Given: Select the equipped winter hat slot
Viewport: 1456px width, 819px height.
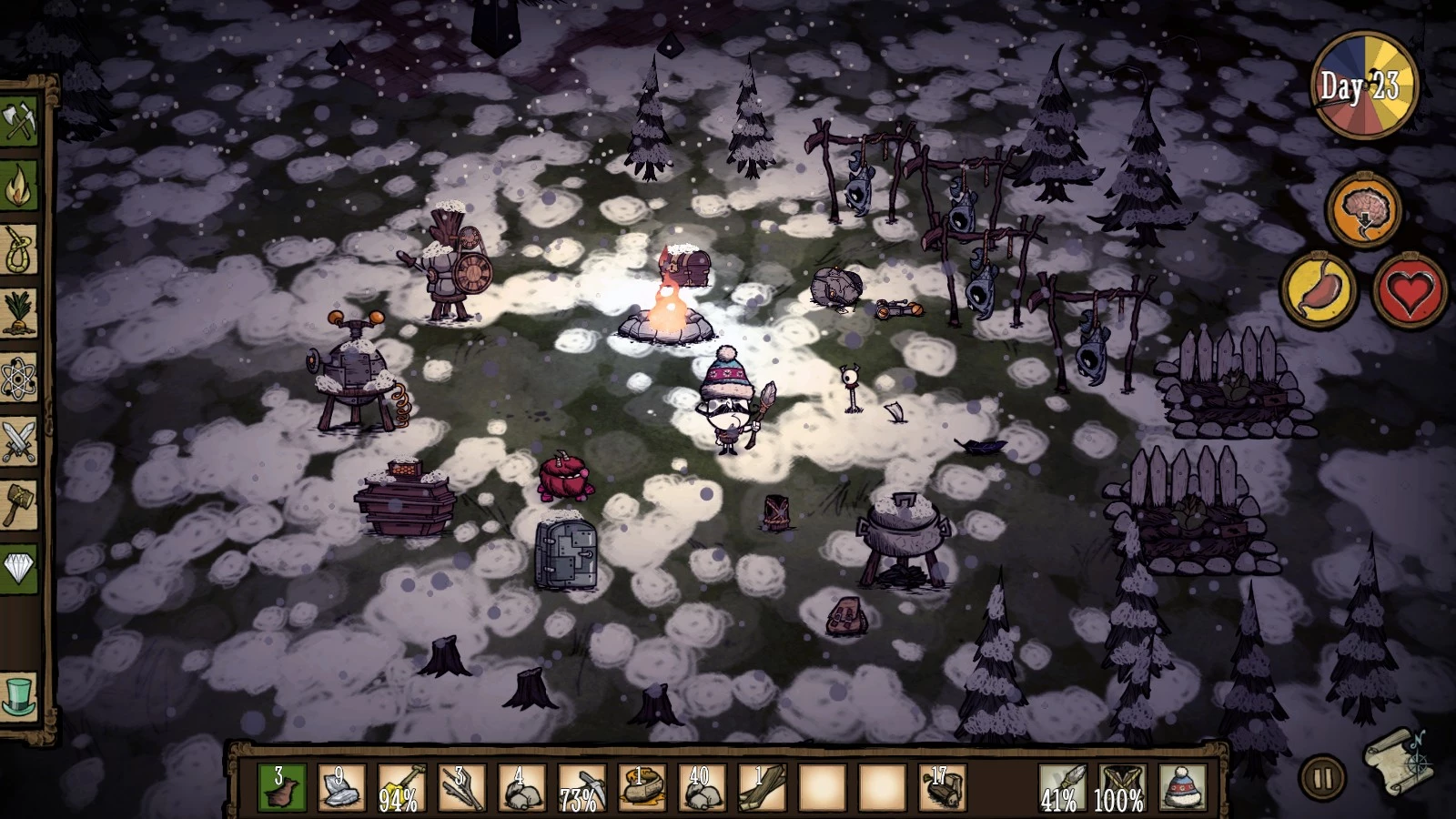Looking at the screenshot, I should (1182, 787).
